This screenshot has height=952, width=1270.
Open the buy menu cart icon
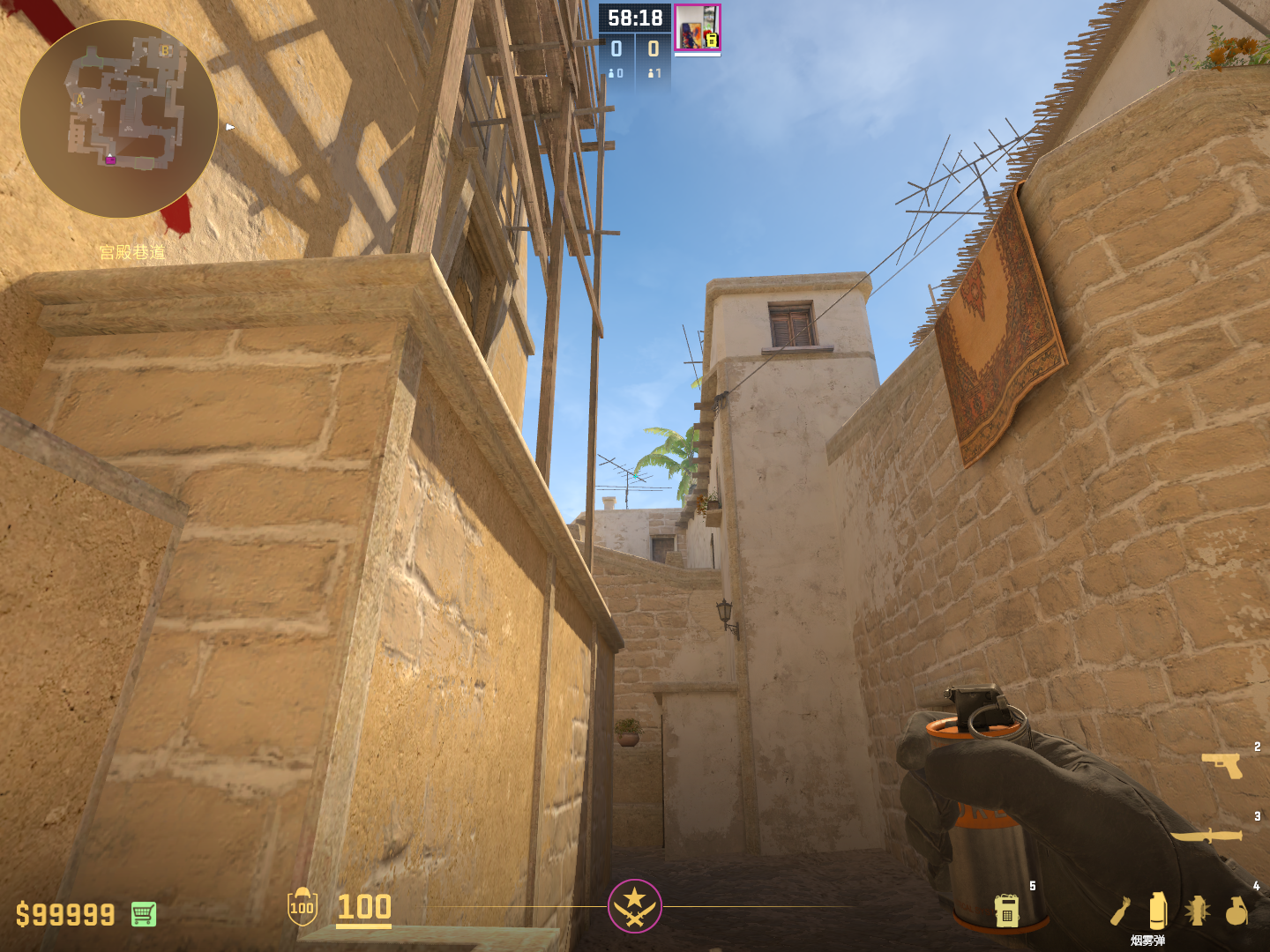[144, 914]
